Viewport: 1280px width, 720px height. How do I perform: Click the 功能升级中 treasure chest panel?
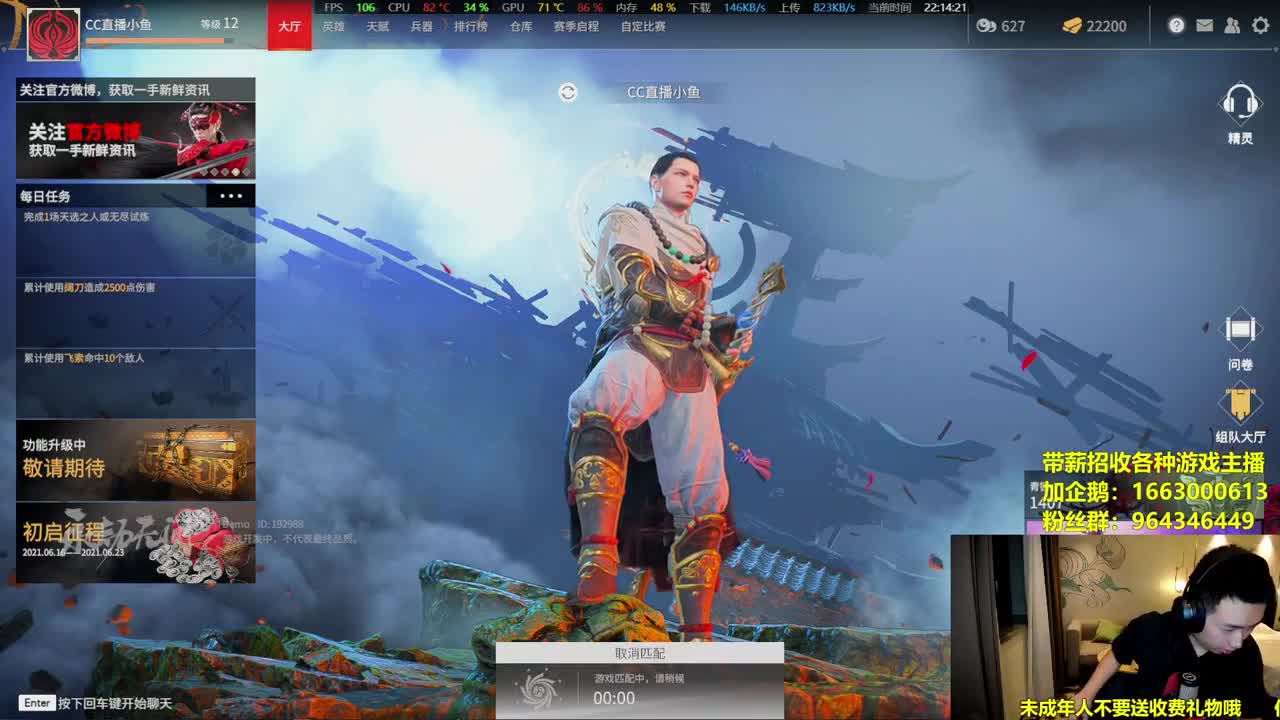pyautogui.click(x=135, y=460)
